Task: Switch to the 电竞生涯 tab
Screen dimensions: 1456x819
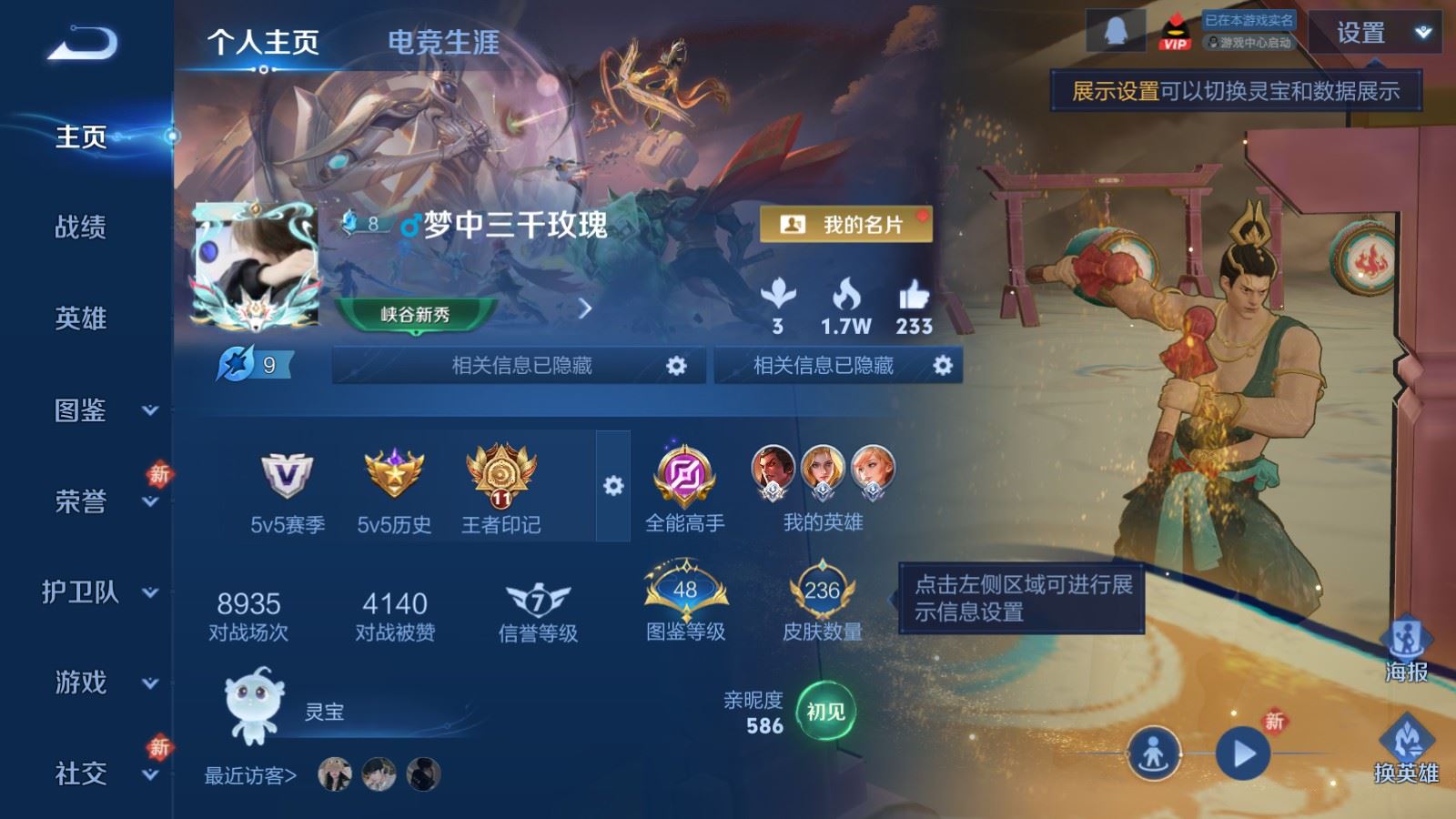Action: click(443, 41)
